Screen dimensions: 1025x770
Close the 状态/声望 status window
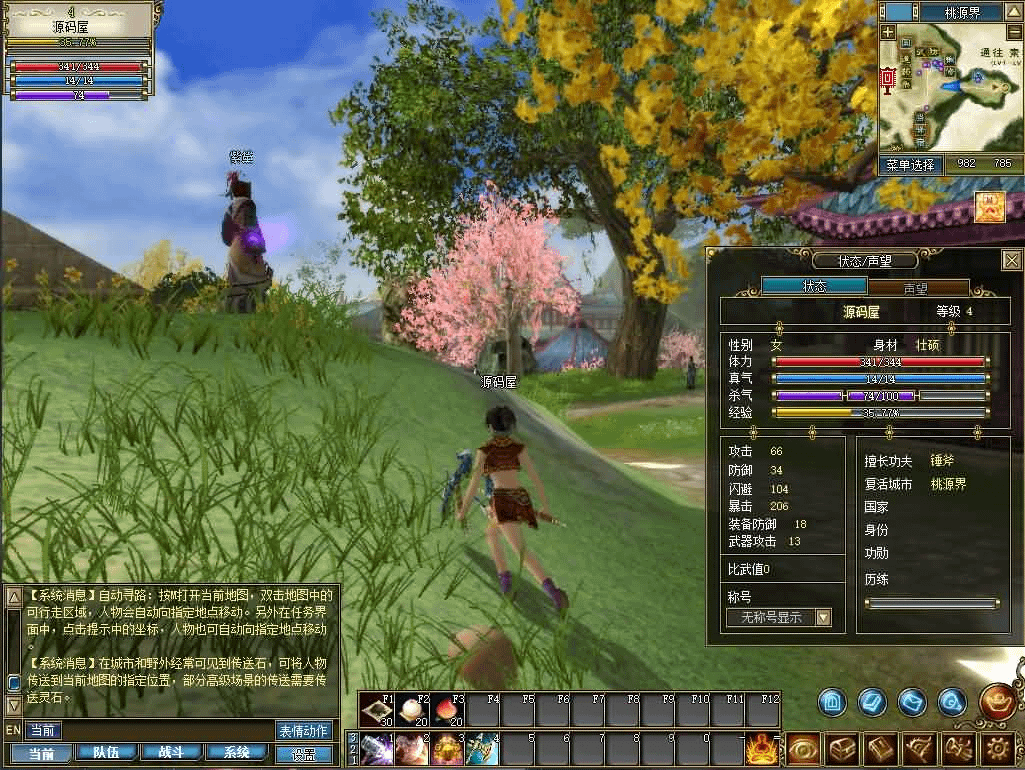[1011, 260]
